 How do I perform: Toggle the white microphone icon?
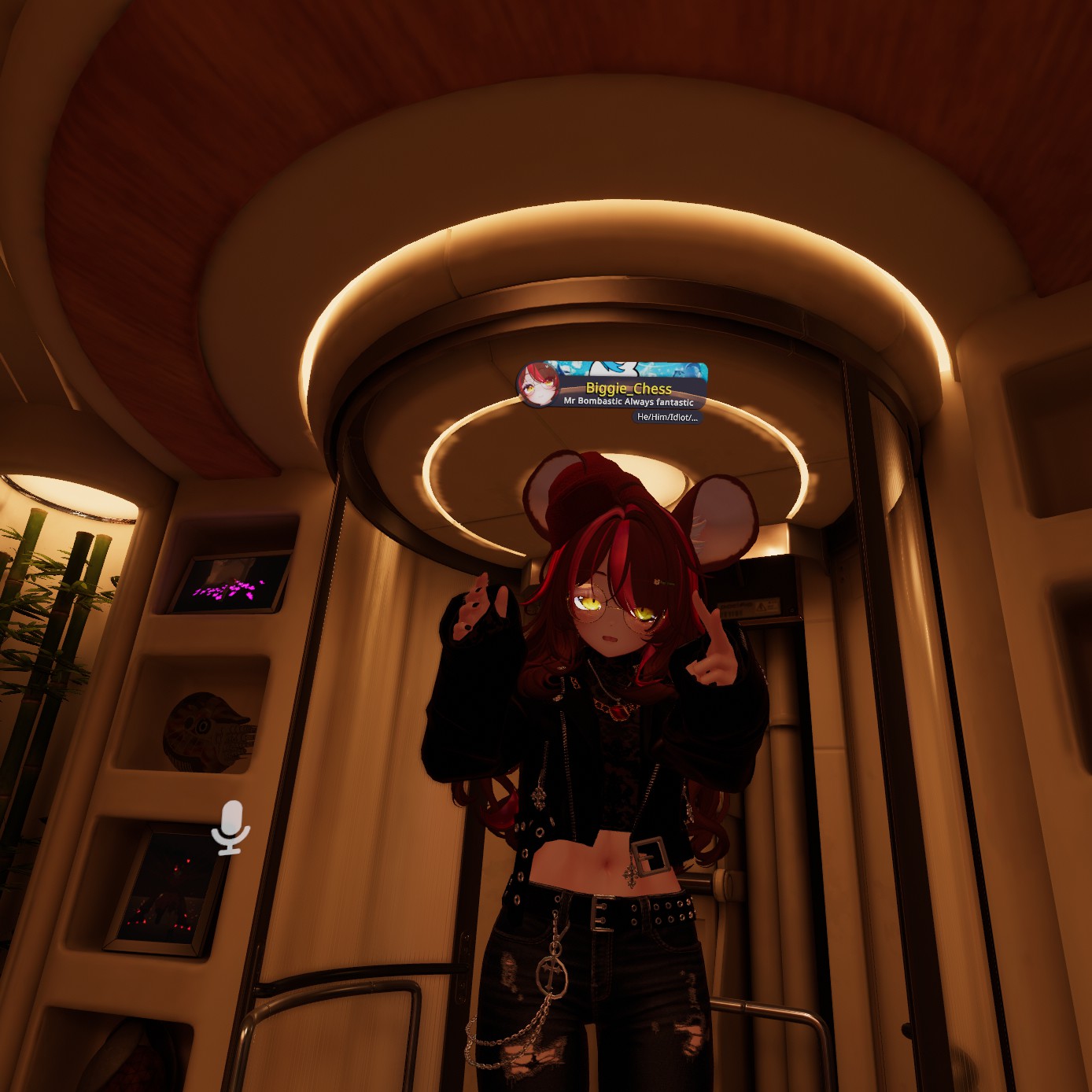[x=231, y=827]
